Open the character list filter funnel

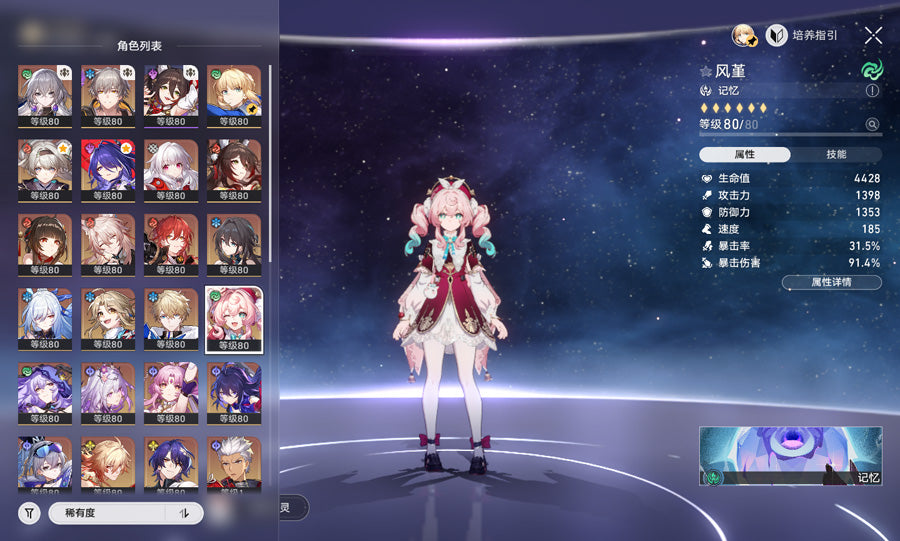(29, 513)
